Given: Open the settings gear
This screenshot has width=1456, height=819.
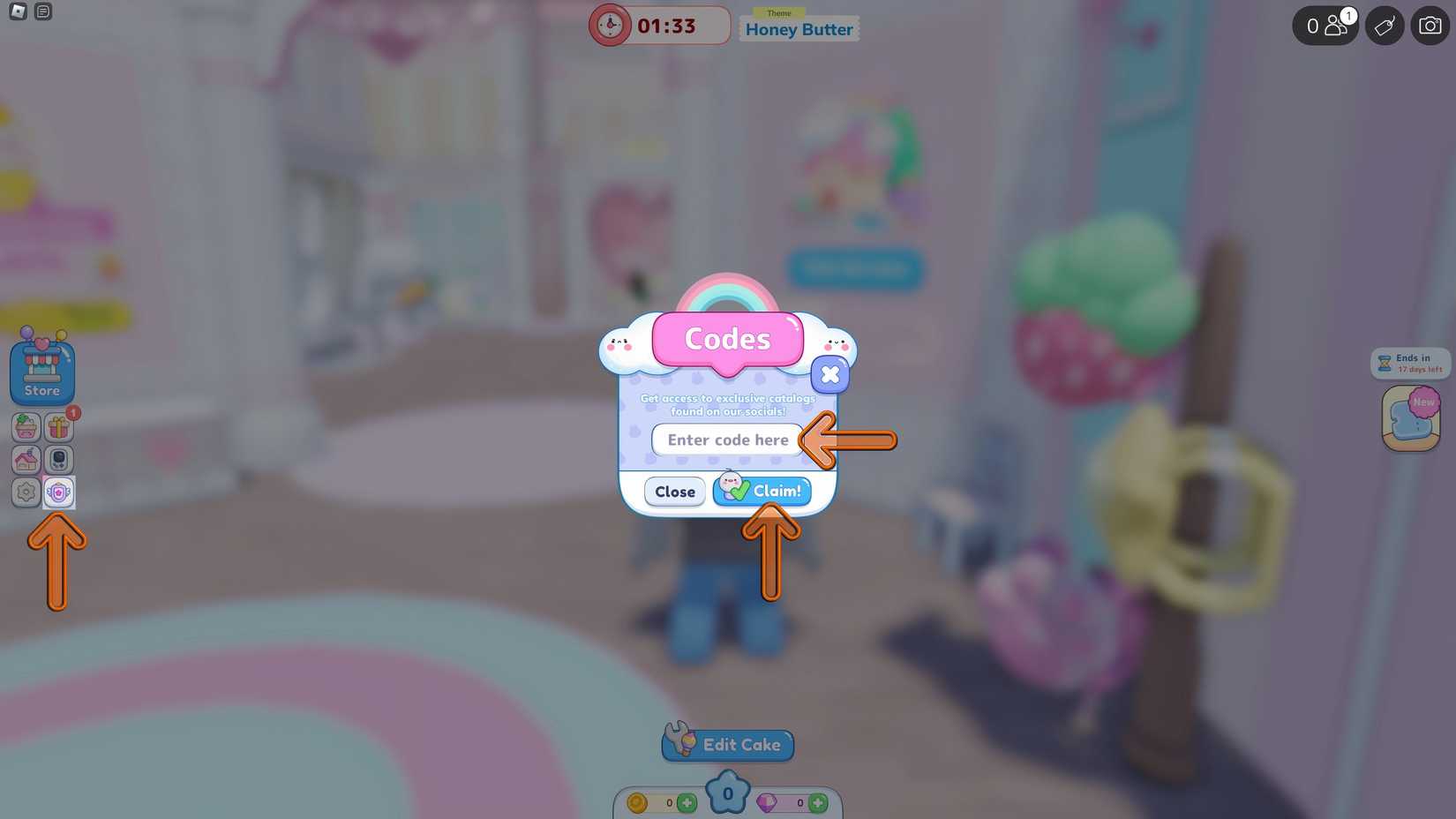Looking at the screenshot, I should point(26,492).
